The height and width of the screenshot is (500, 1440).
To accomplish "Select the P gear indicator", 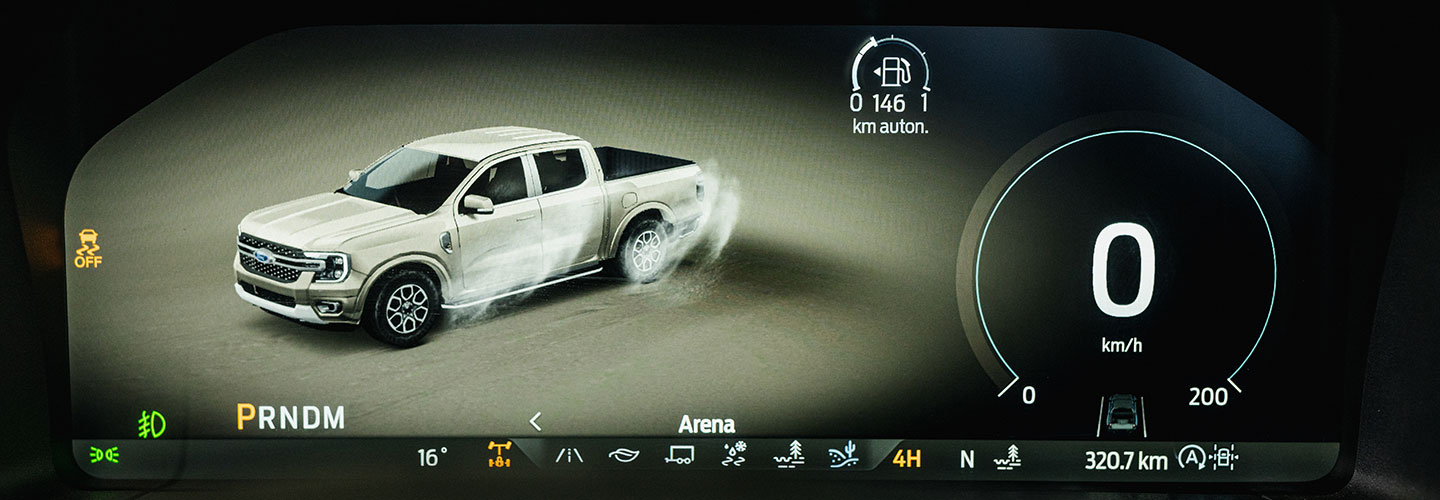I will pyautogui.click(x=245, y=418).
